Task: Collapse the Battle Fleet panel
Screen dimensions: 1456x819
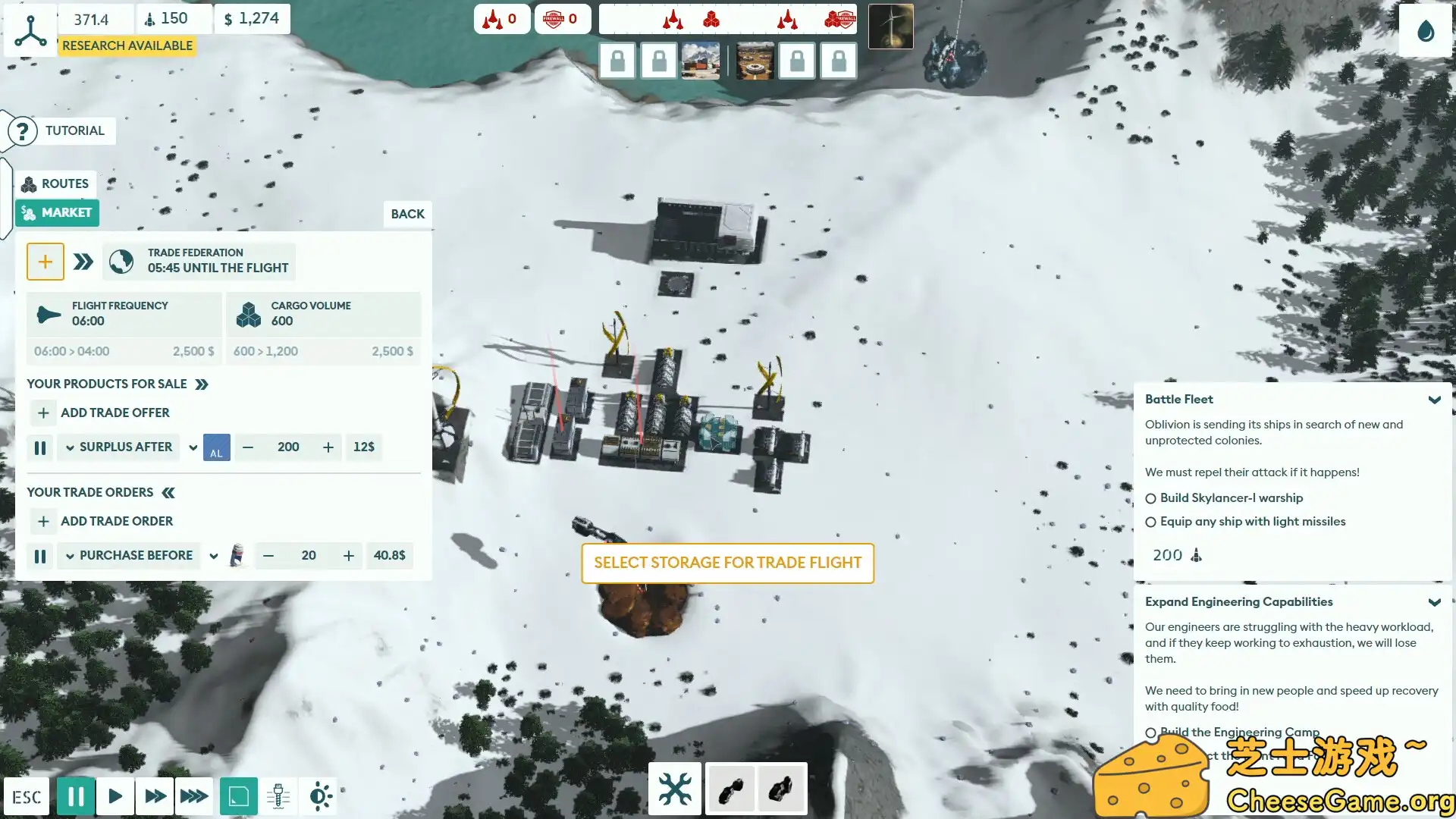Action: click(x=1435, y=400)
